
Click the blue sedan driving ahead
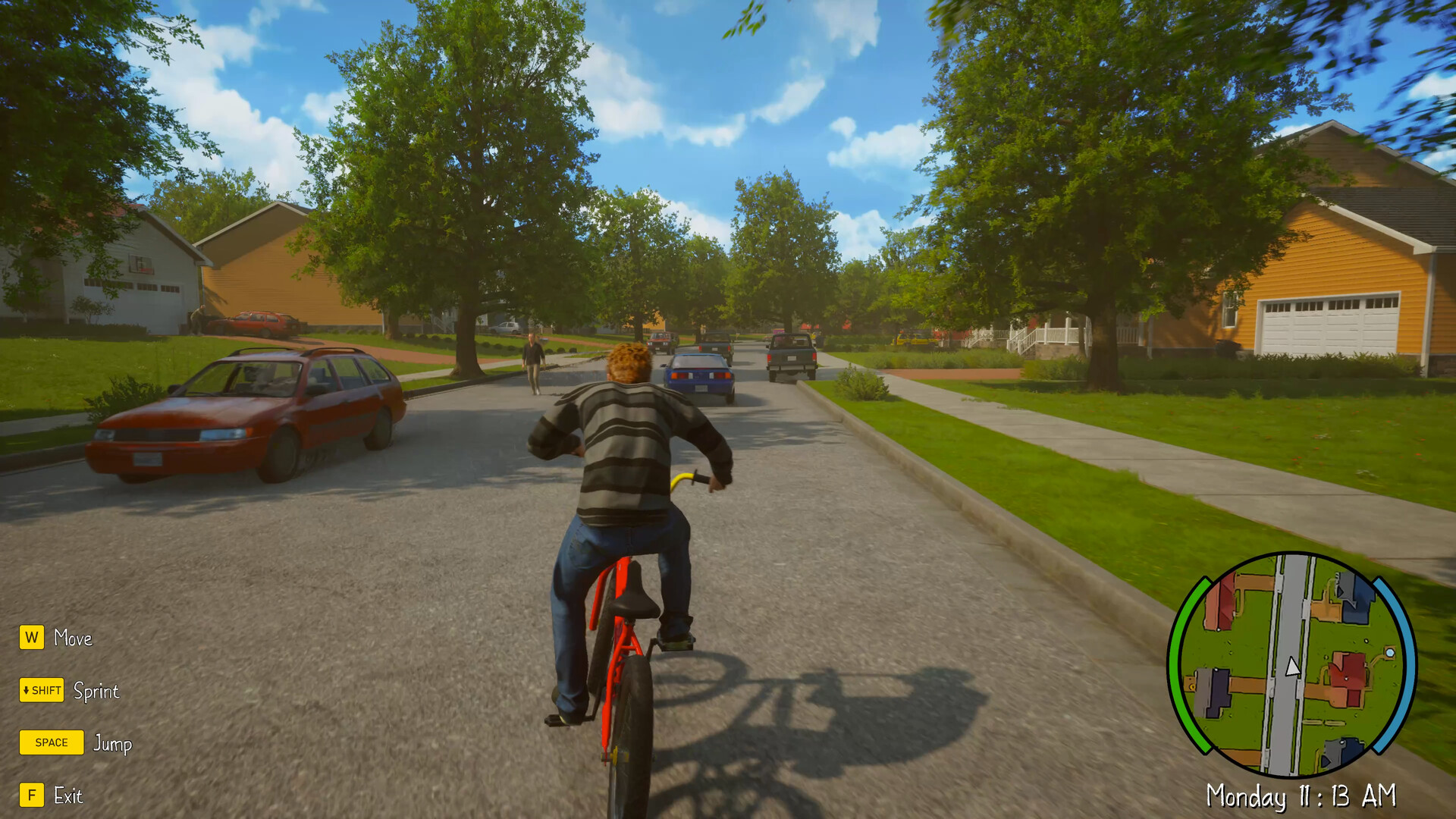696,372
